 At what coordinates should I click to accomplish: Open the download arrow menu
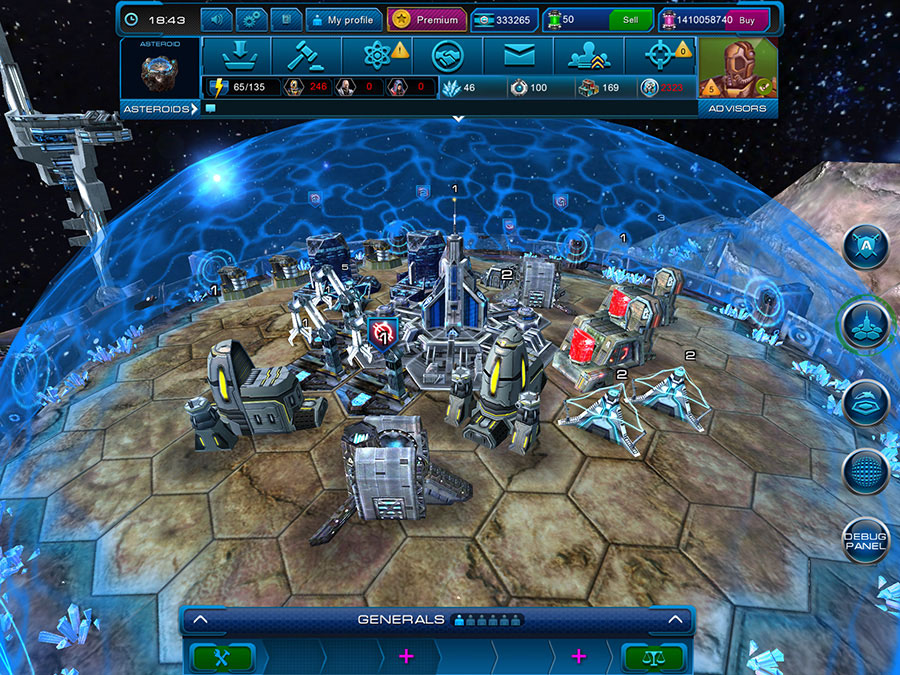point(236,56)
